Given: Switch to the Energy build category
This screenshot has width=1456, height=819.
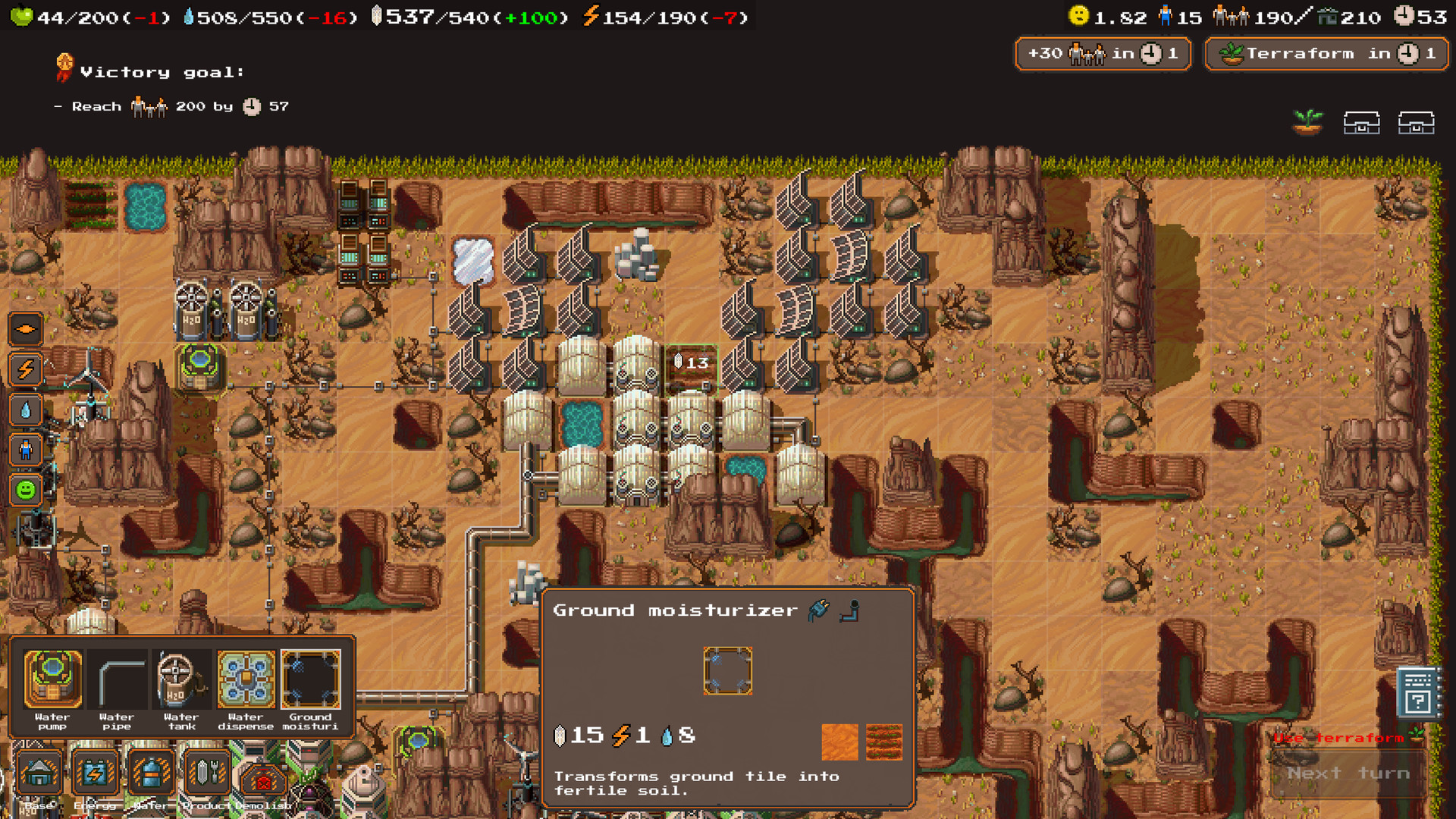Looking at the screenshot, I should pos(95,772).
